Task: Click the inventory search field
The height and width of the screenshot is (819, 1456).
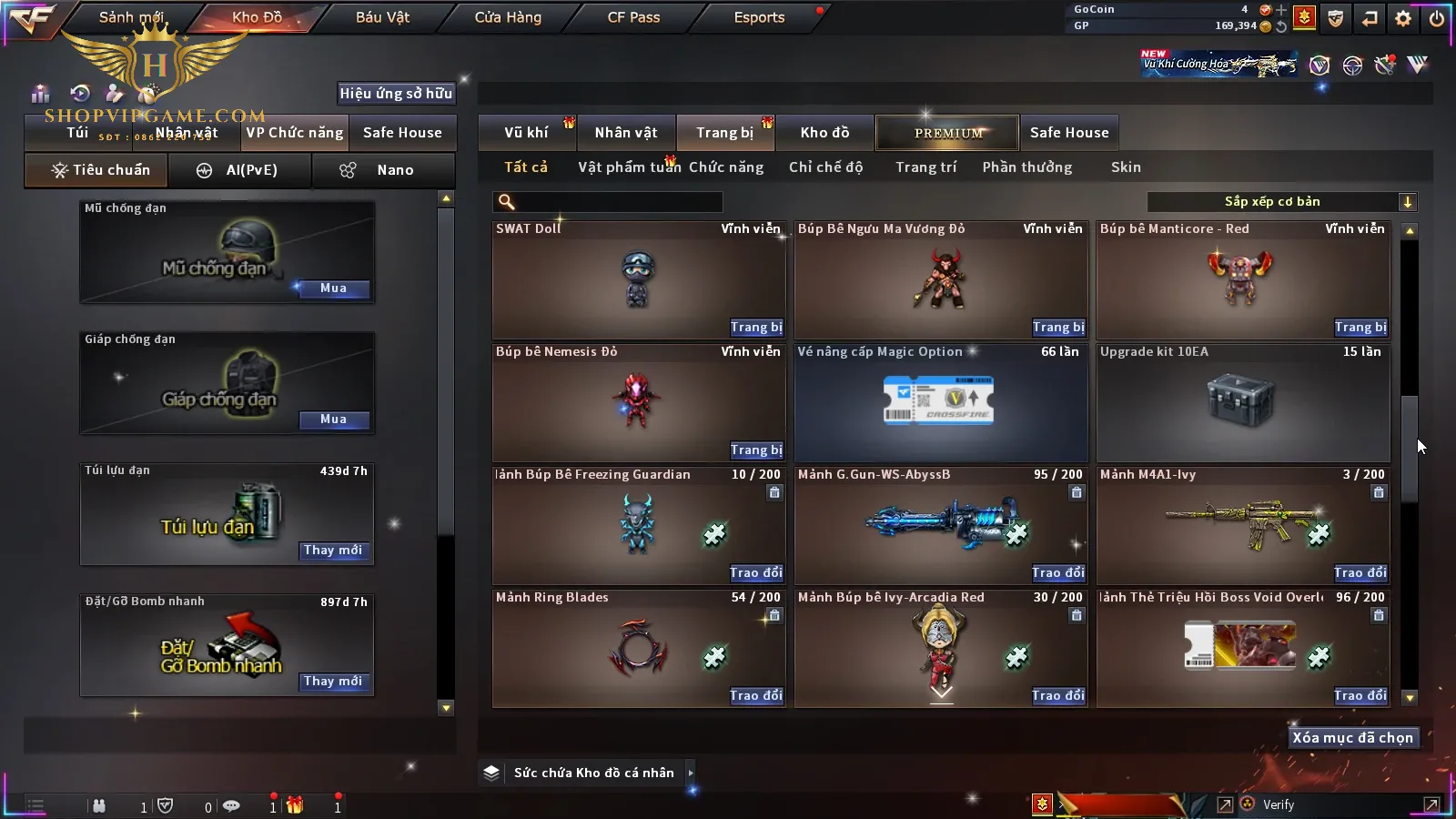Action: coord(608,202)
